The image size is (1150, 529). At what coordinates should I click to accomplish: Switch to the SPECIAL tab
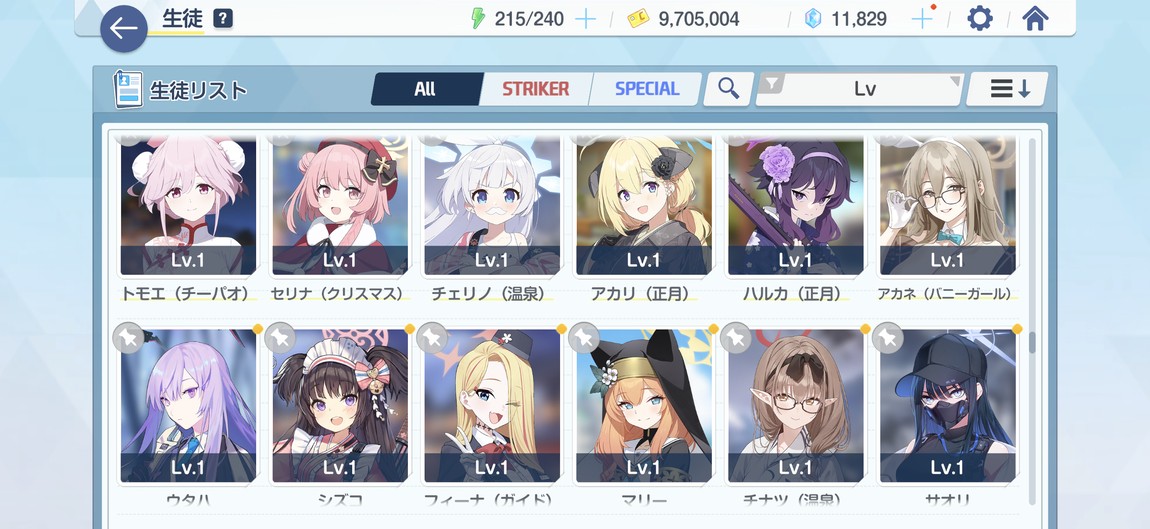646,89
